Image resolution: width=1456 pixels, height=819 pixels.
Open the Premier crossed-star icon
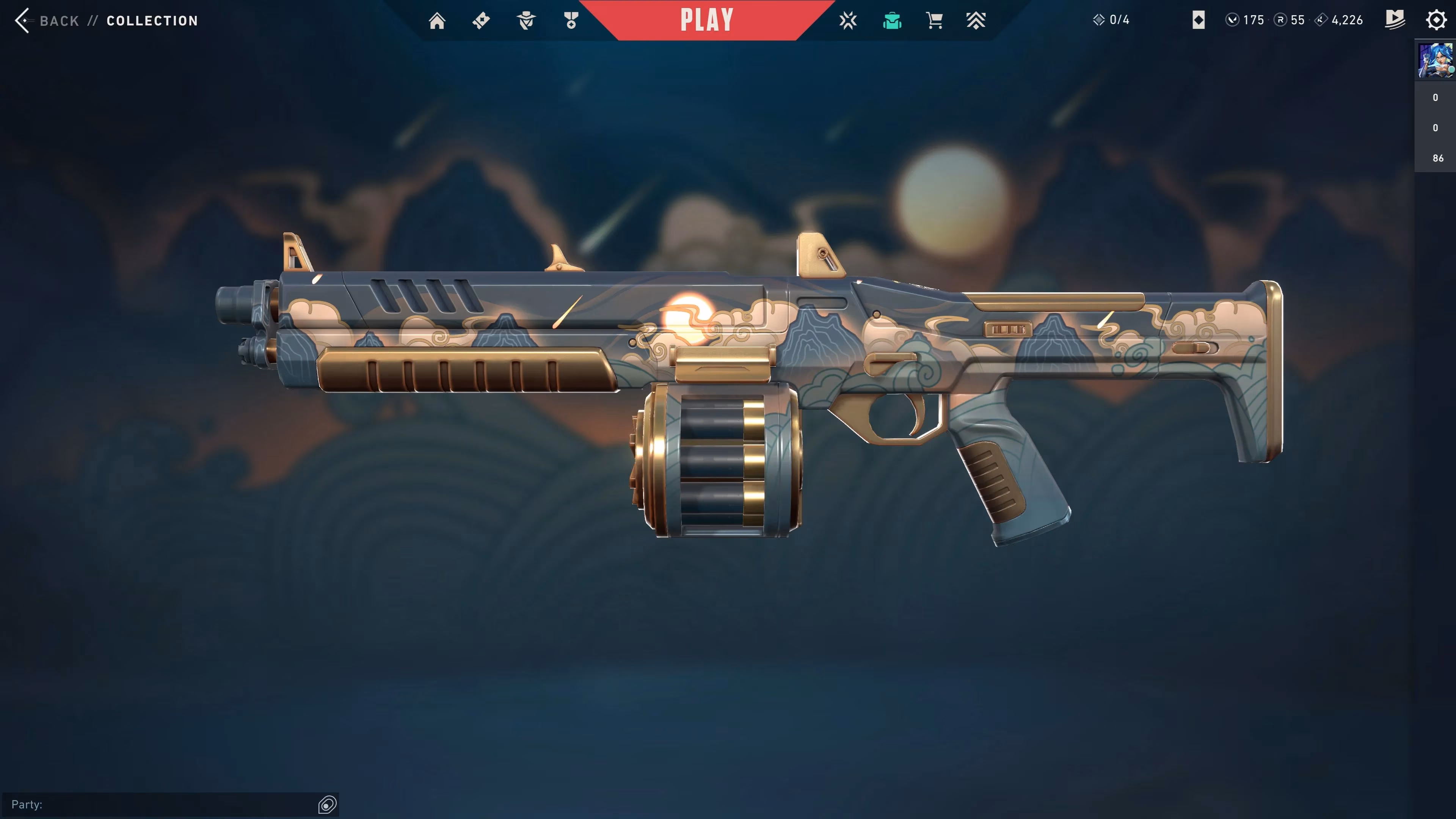848,21
